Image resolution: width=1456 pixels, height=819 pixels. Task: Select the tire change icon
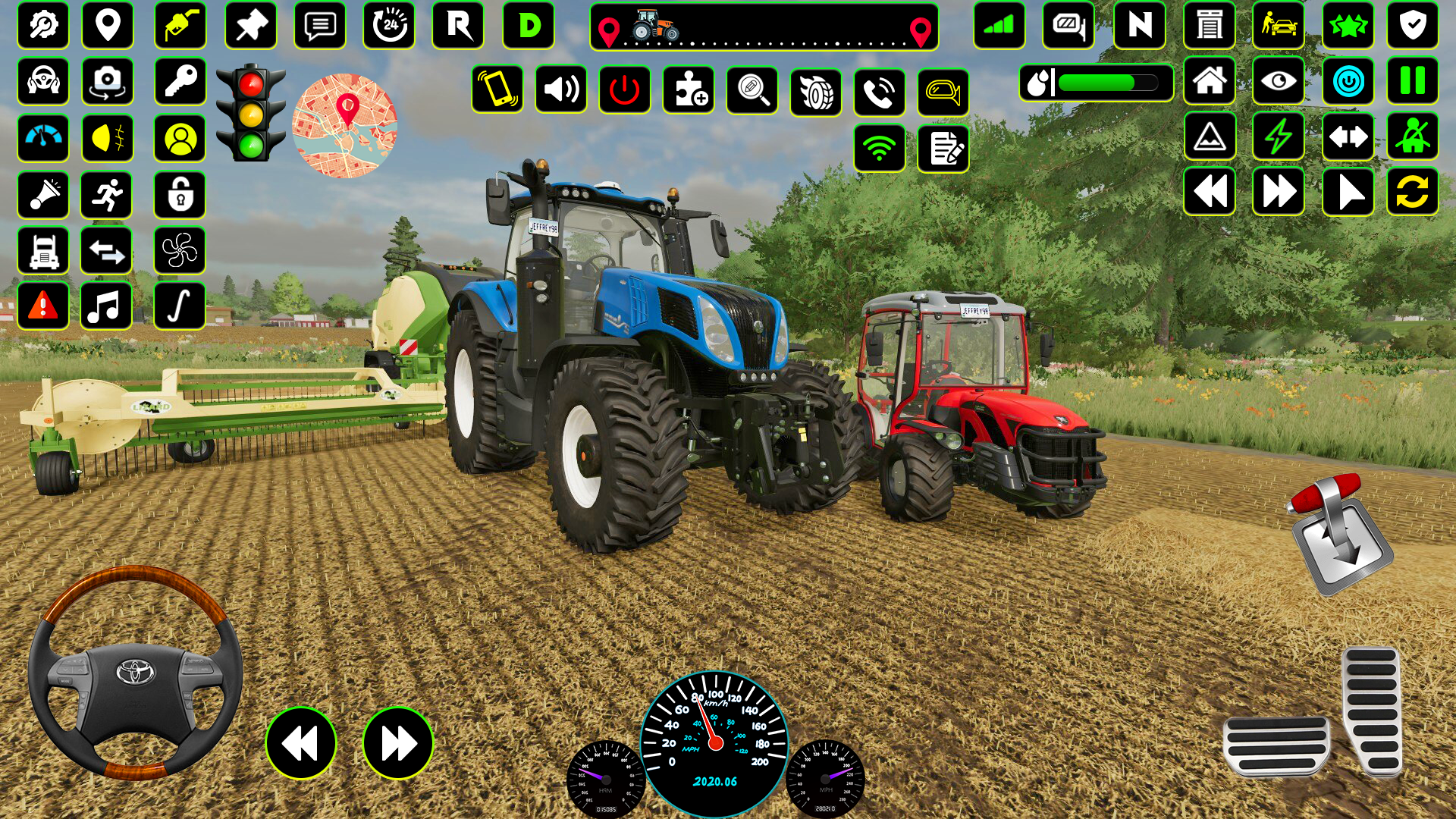(x=814, y=93)
